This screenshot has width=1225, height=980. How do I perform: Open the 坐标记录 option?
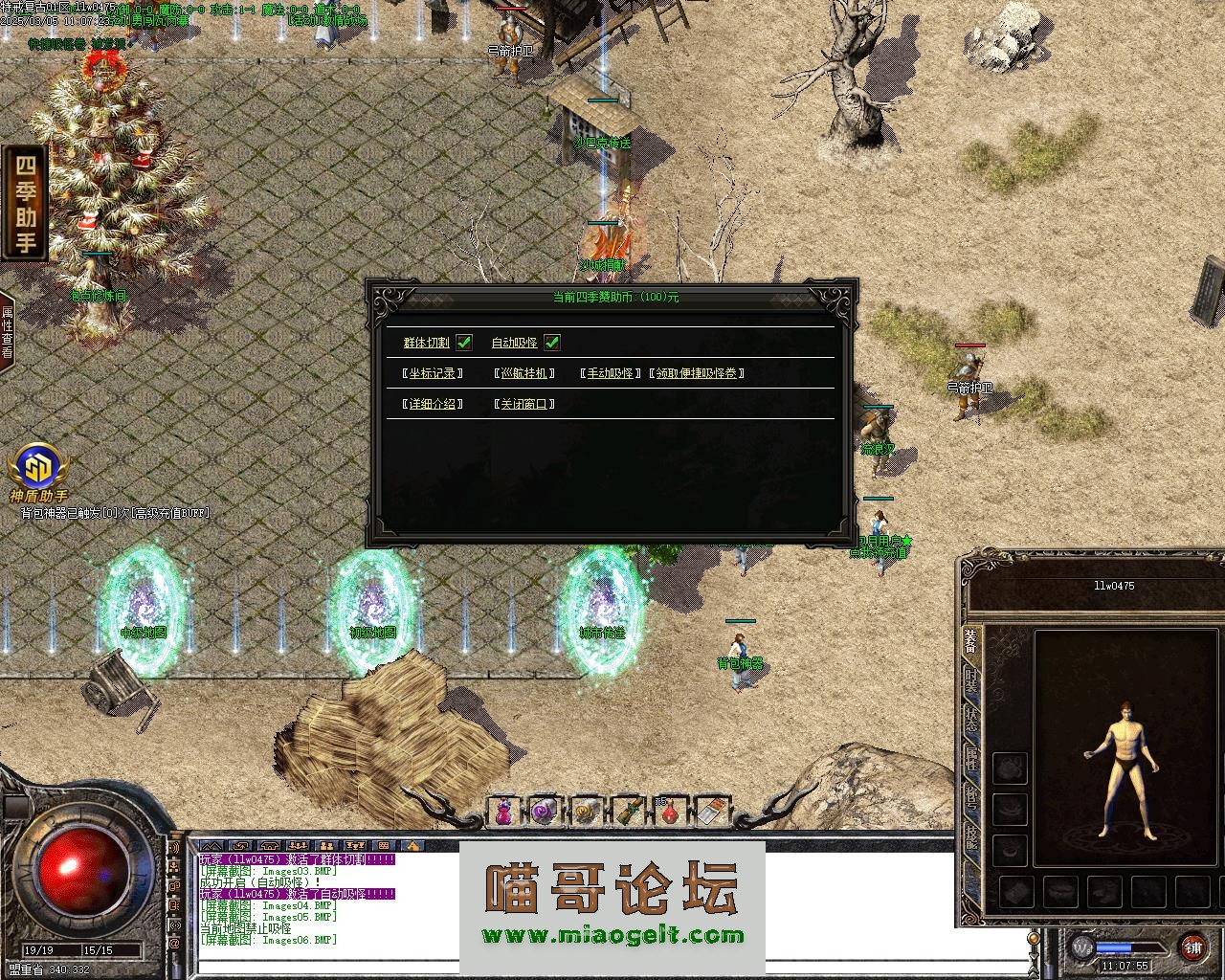[433, 373]
